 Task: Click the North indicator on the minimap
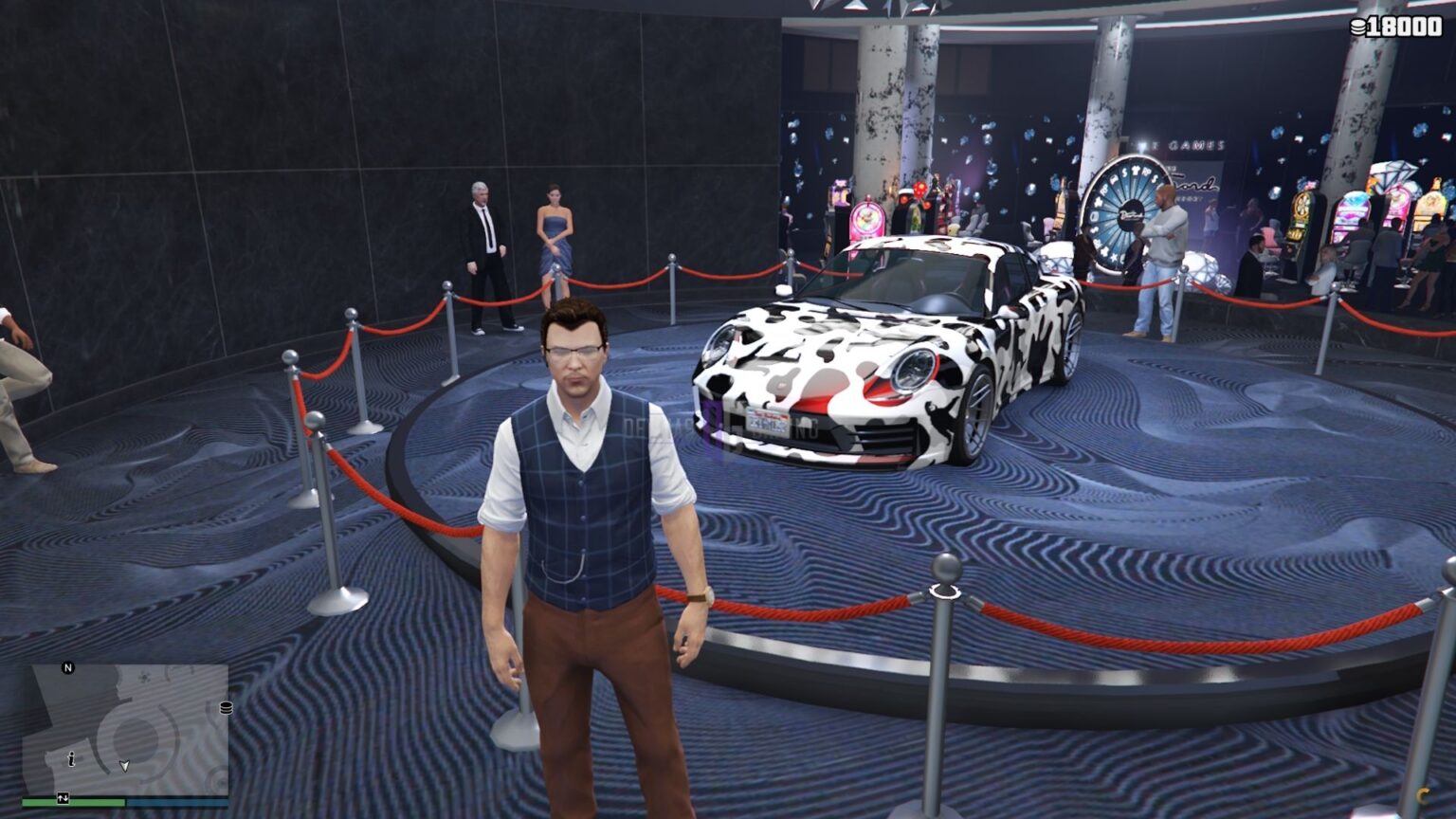pos(68,666)
